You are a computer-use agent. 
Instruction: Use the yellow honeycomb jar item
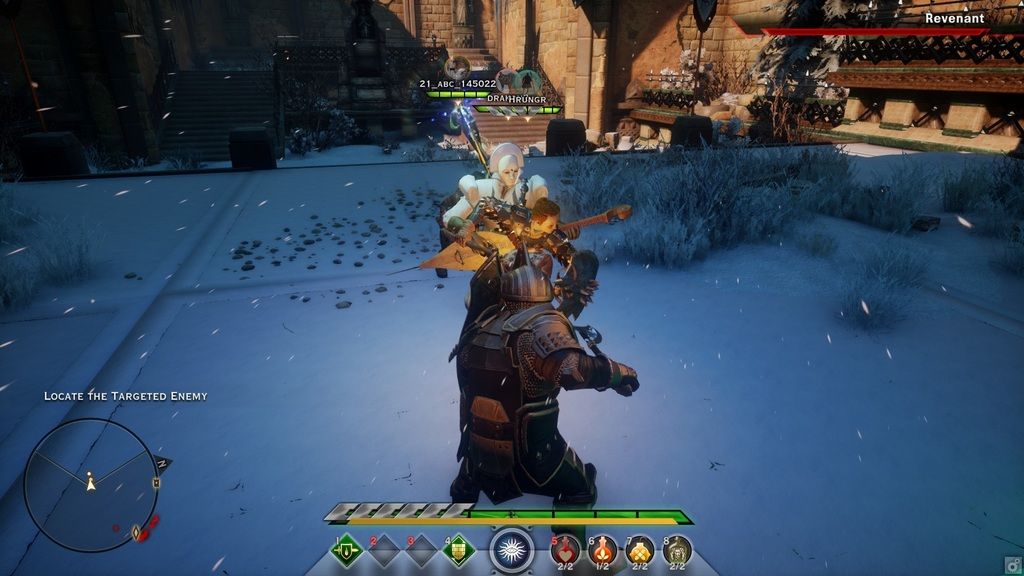pos(640,549)
